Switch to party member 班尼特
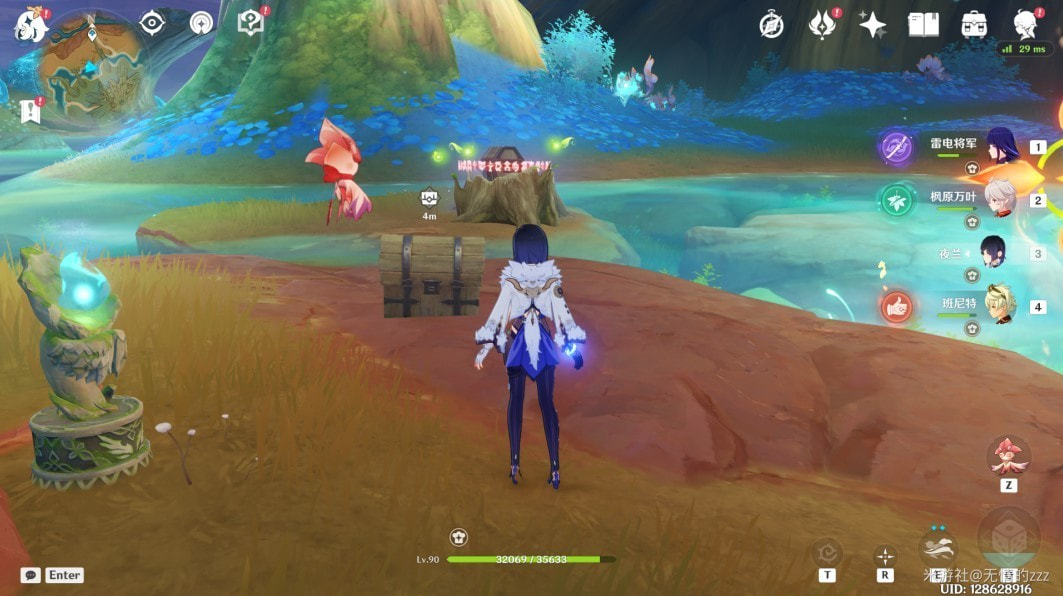The height and width of the screenshot is (596, 1063). coord(1000,306)
